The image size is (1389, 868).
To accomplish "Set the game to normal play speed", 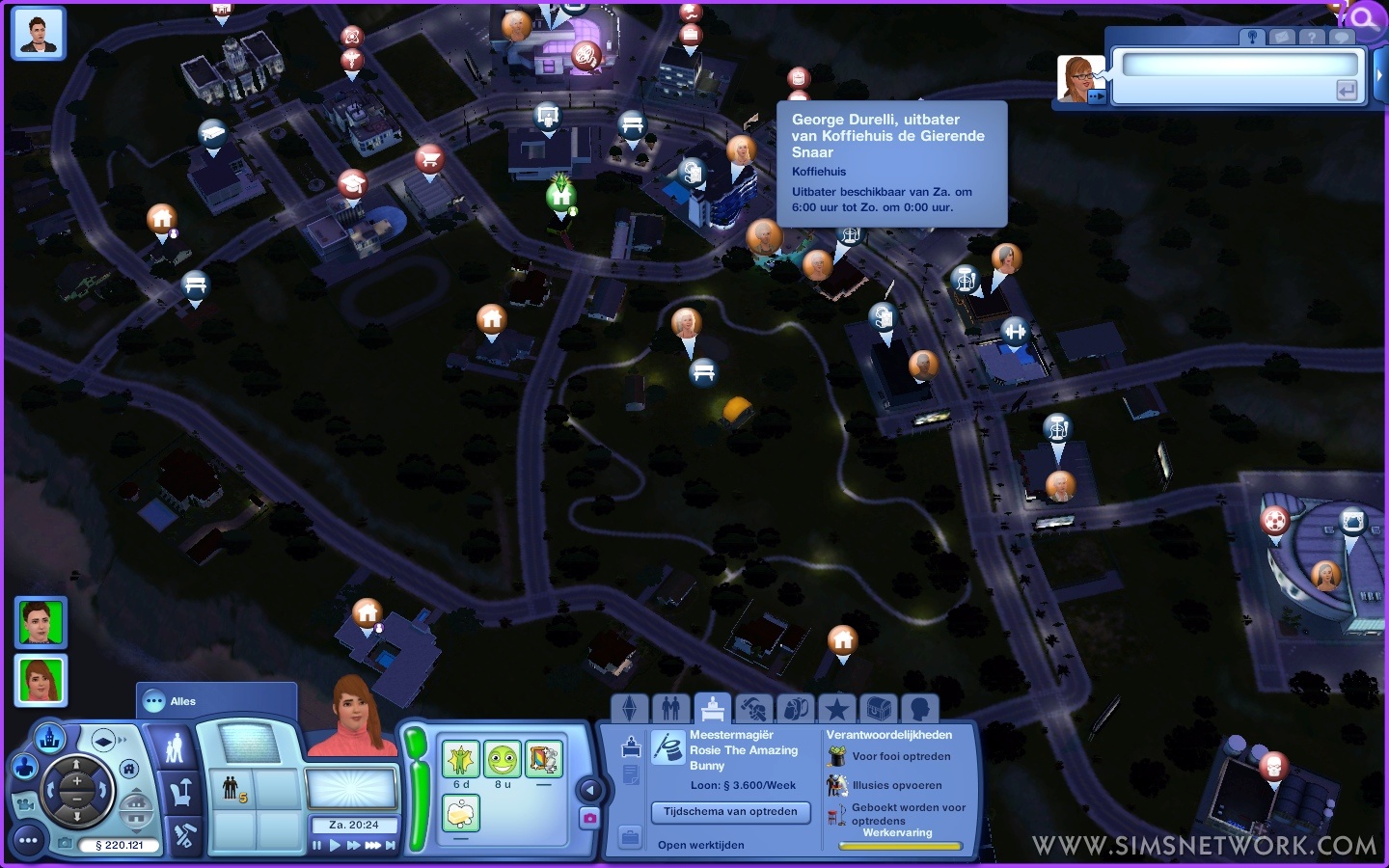I will click(x=335, y=846).
